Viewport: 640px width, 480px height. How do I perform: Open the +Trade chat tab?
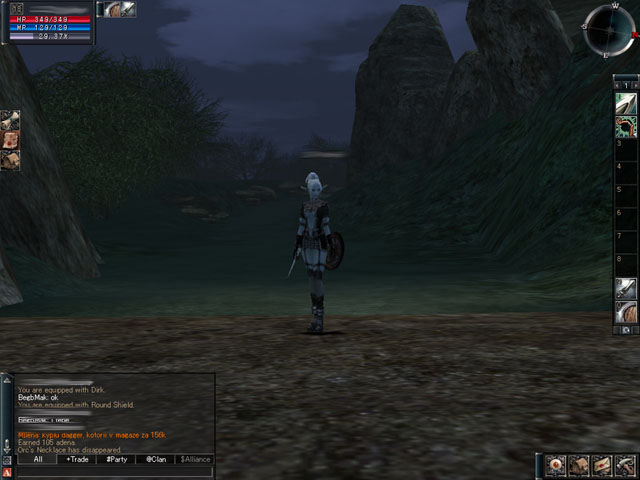(76, 459)
